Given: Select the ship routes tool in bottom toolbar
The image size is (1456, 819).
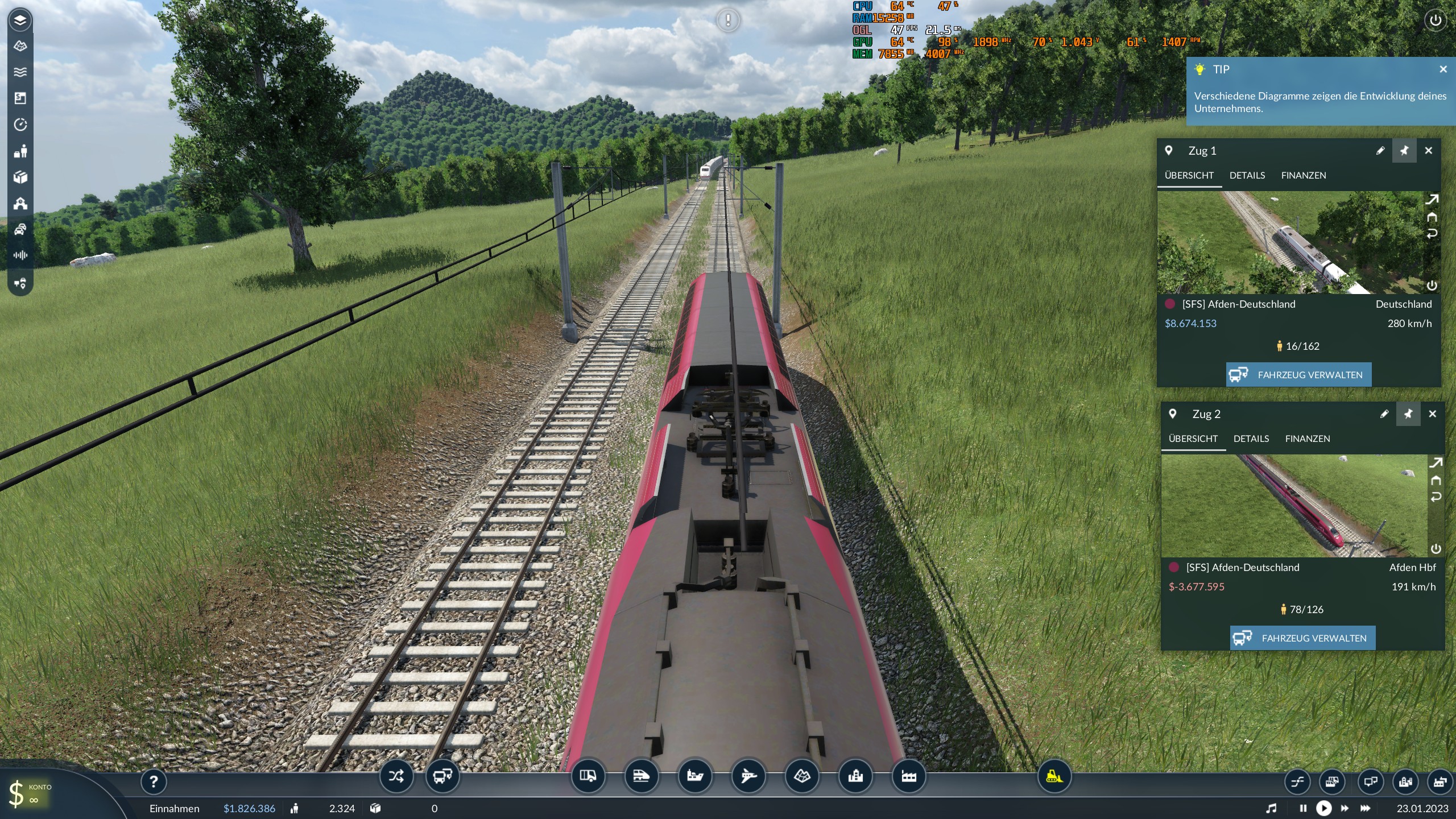Looking at the screenshot, I should point(693,776).
